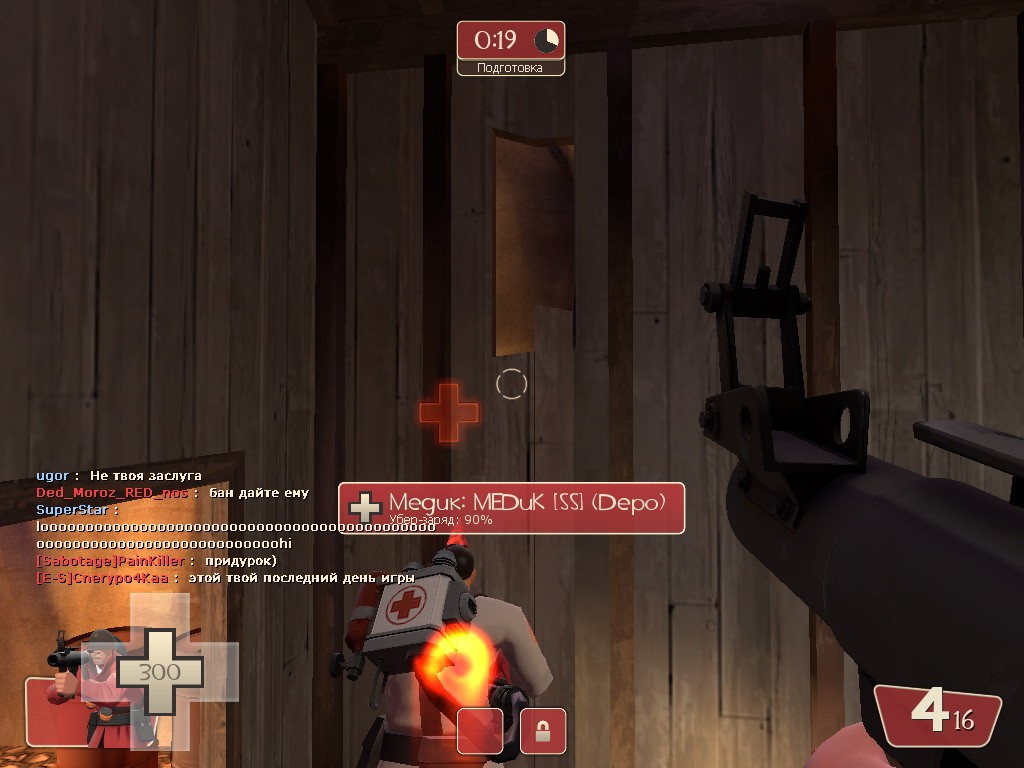Viewport: 1024px width, 768px height.
Task: Click Ded_Moroz_RED_nos's chat message
Action: pos(172,493)
